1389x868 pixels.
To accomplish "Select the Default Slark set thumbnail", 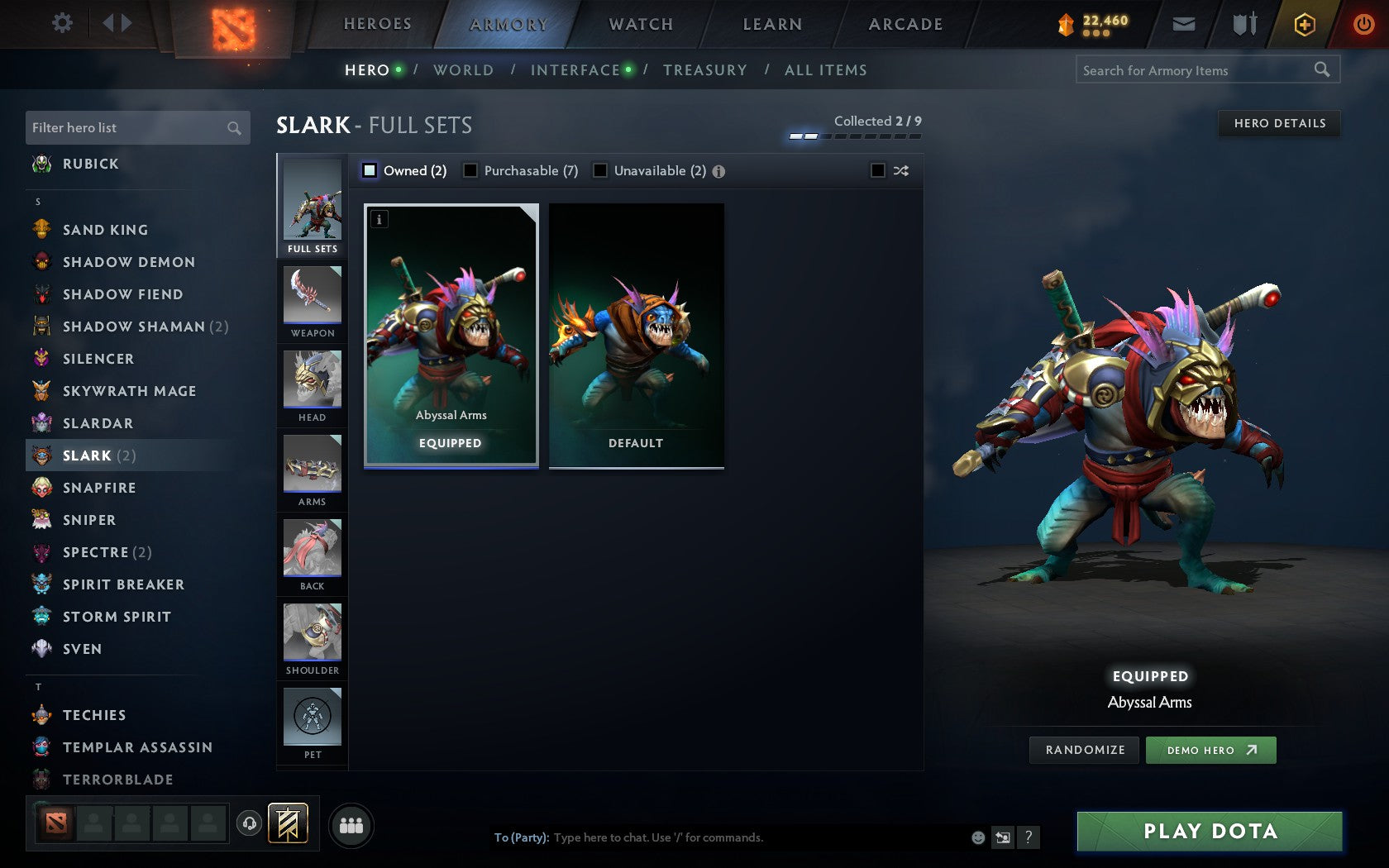I will [636, 335].
